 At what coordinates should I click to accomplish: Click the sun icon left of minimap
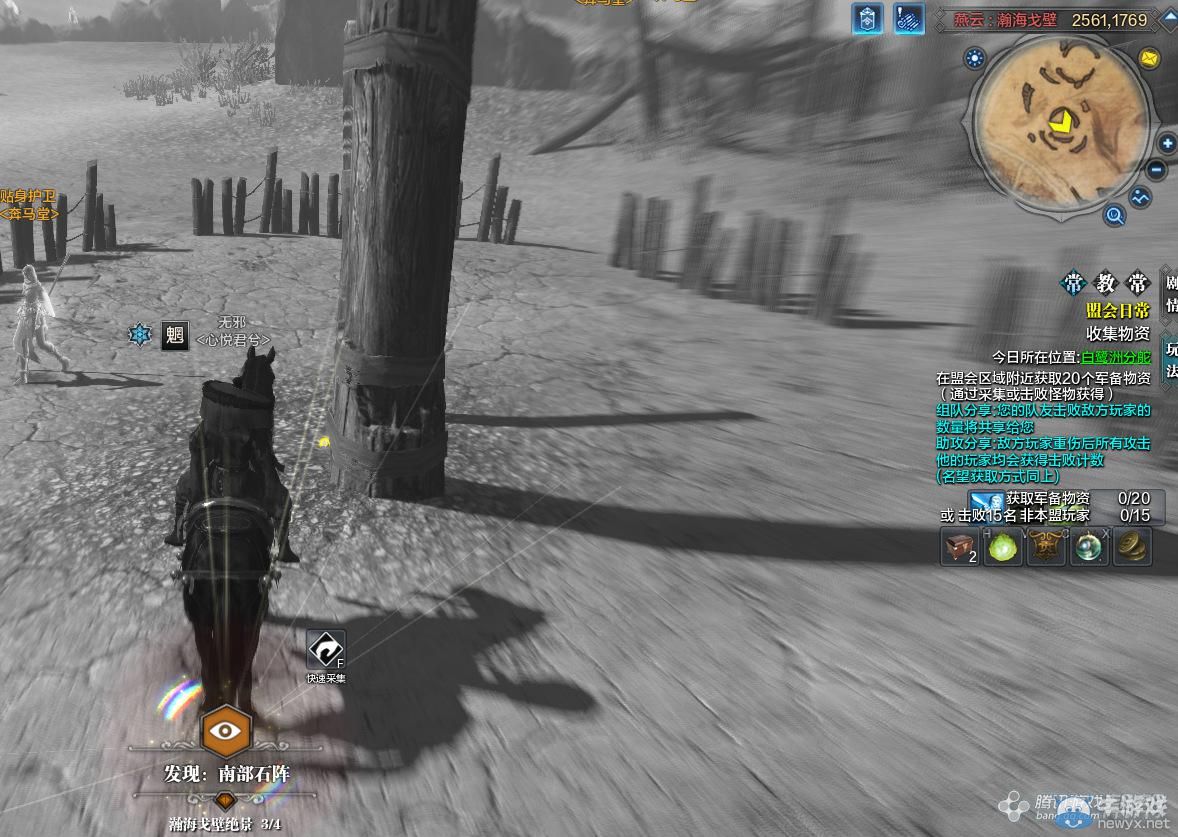[975, 58]
